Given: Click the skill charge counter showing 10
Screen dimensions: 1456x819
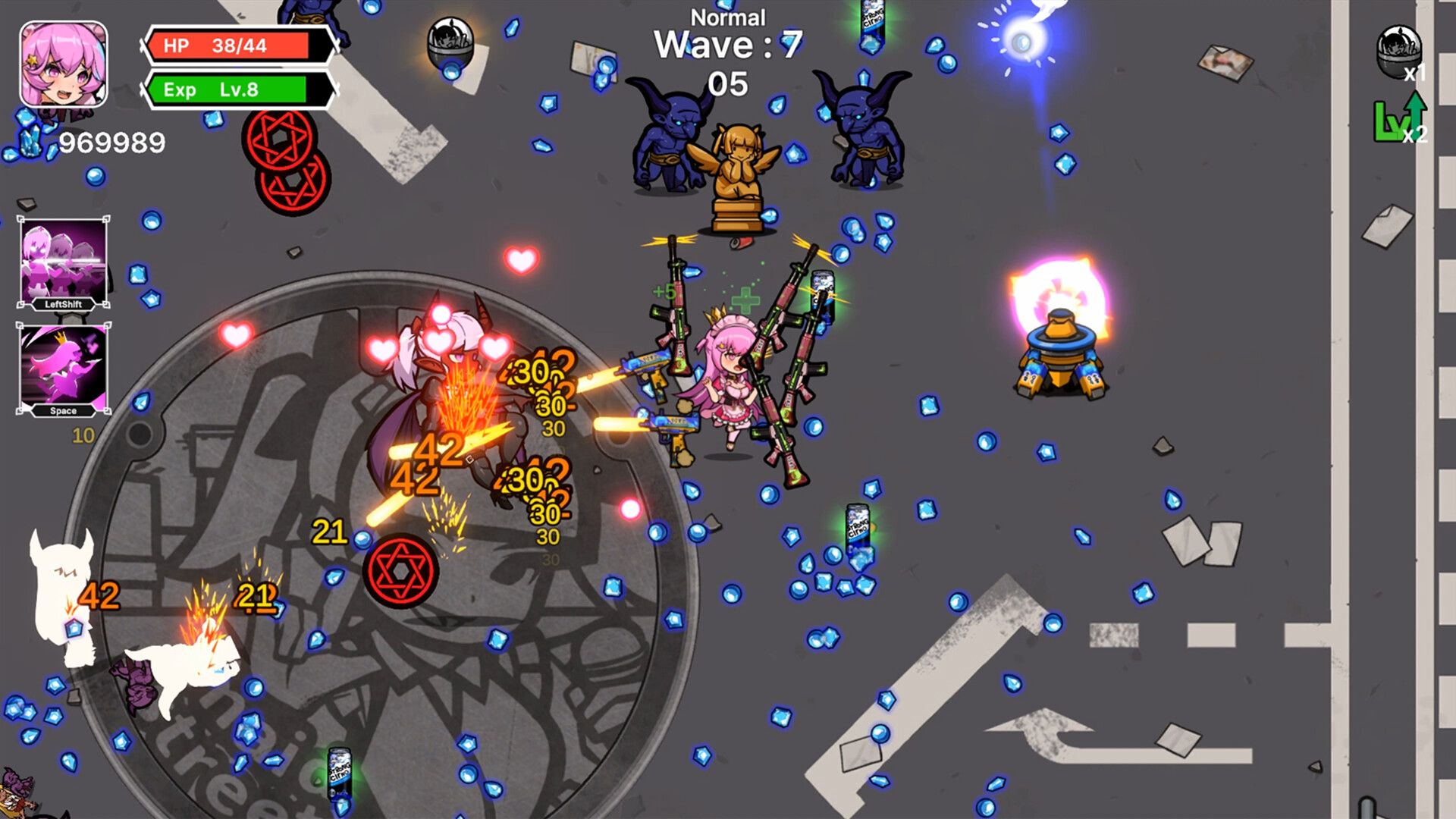Looking at the screenshot, I should tap(82, 436).
